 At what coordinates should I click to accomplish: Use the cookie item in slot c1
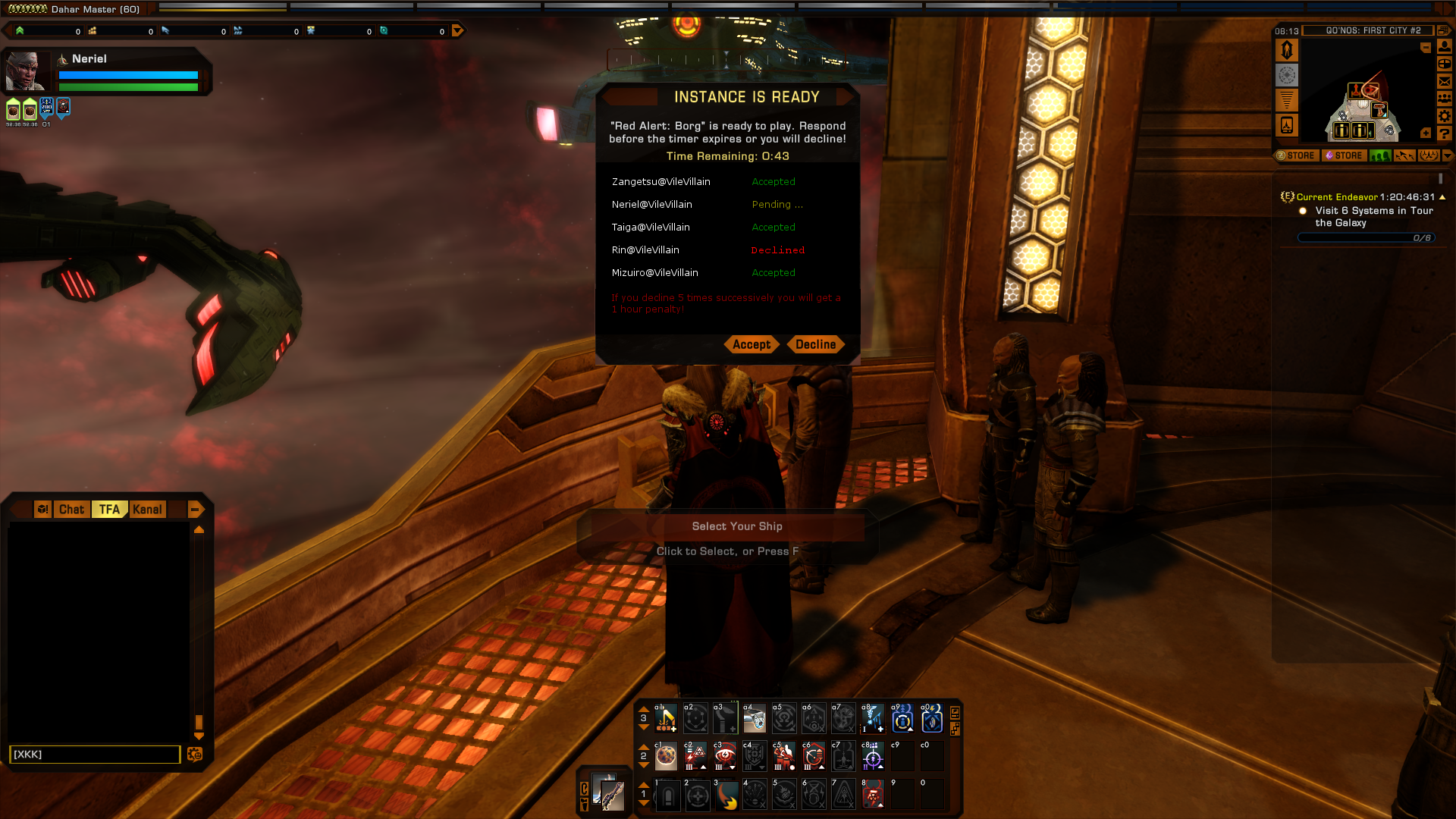pos(666,756)
